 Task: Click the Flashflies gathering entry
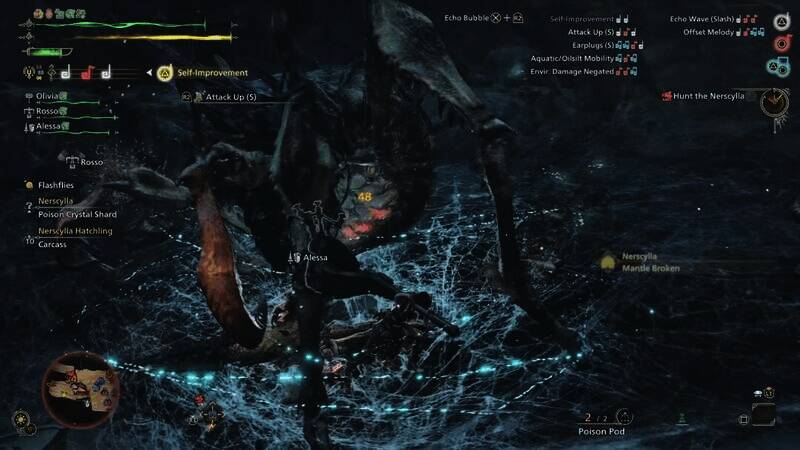(x=56, y=185)
